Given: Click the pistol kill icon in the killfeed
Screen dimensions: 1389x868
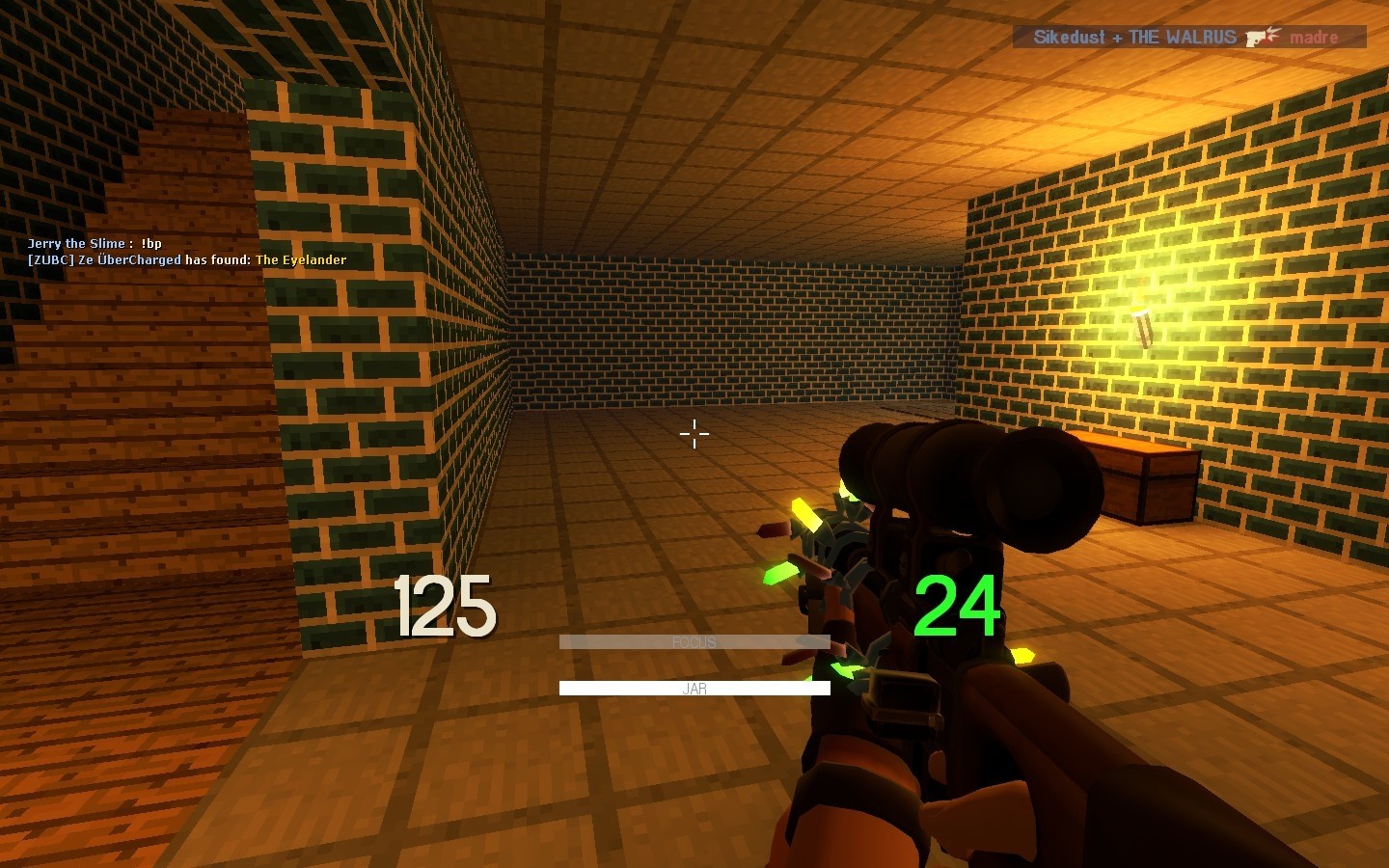Looking at the screenshot, I should [x=1257, y=37].
